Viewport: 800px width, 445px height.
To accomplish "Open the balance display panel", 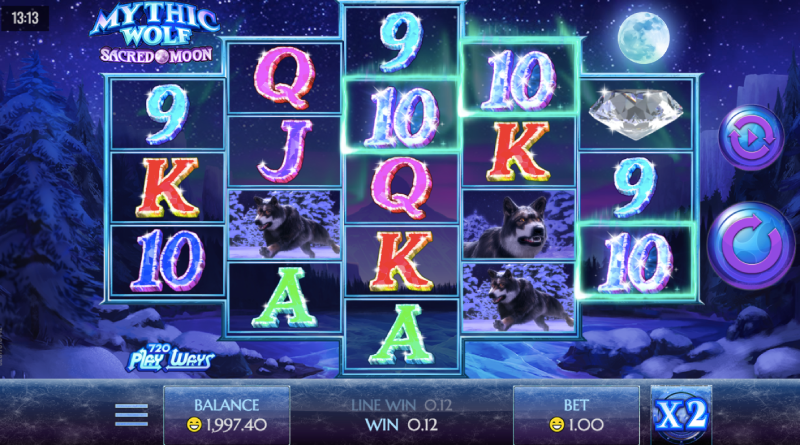I will (x=227, y=415).
